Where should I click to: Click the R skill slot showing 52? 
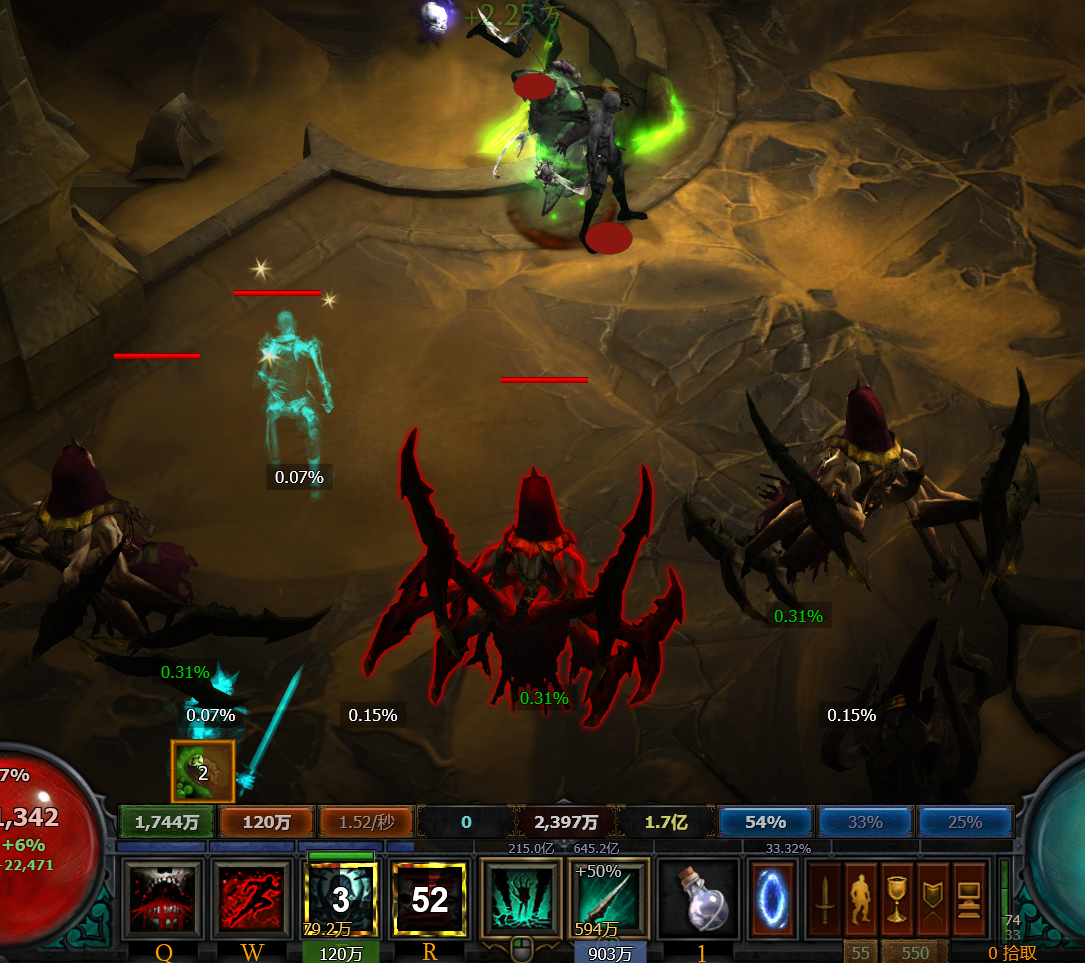click(x=429, y=899)
